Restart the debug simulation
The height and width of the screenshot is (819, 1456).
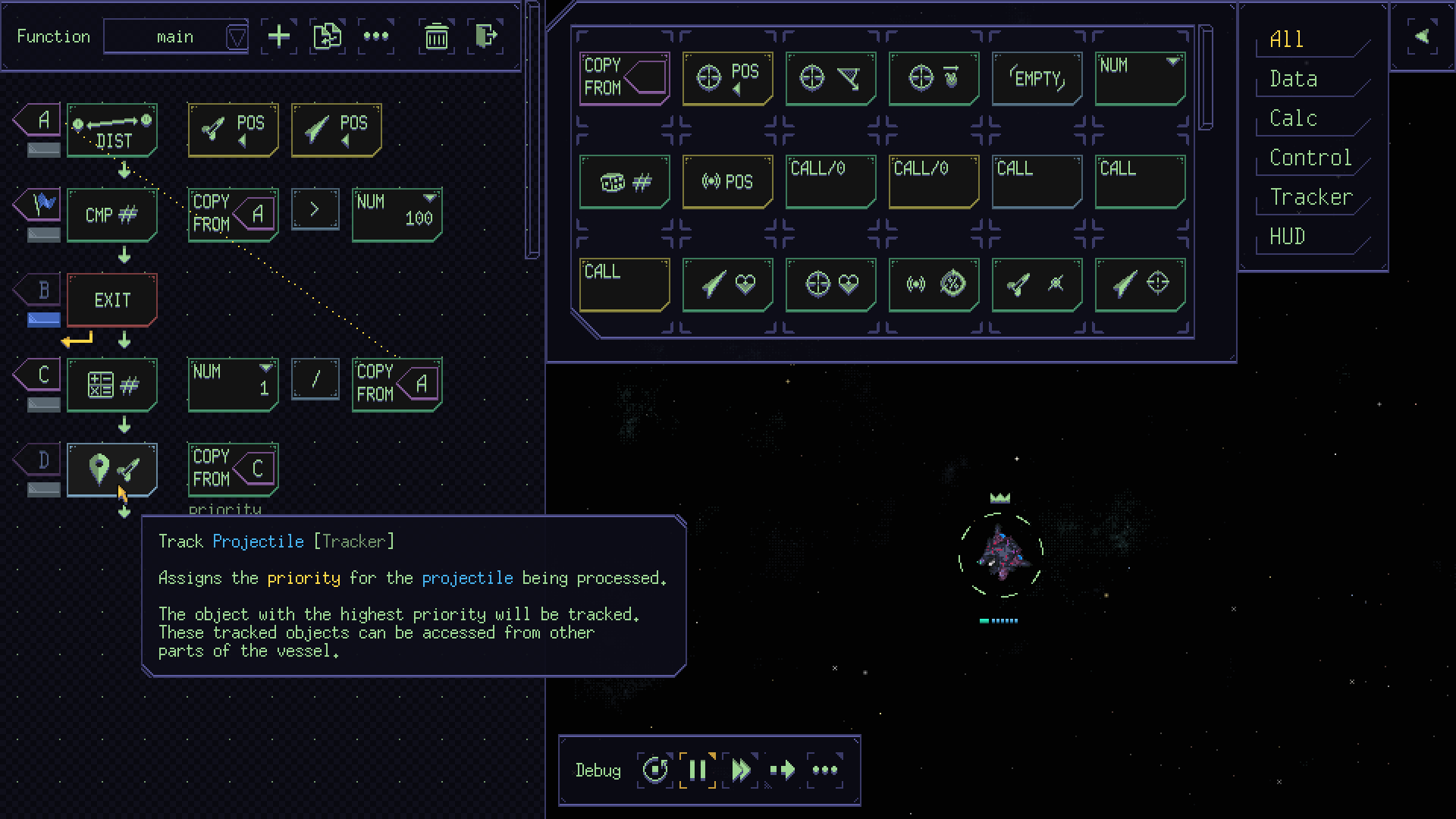click(655, 770)
